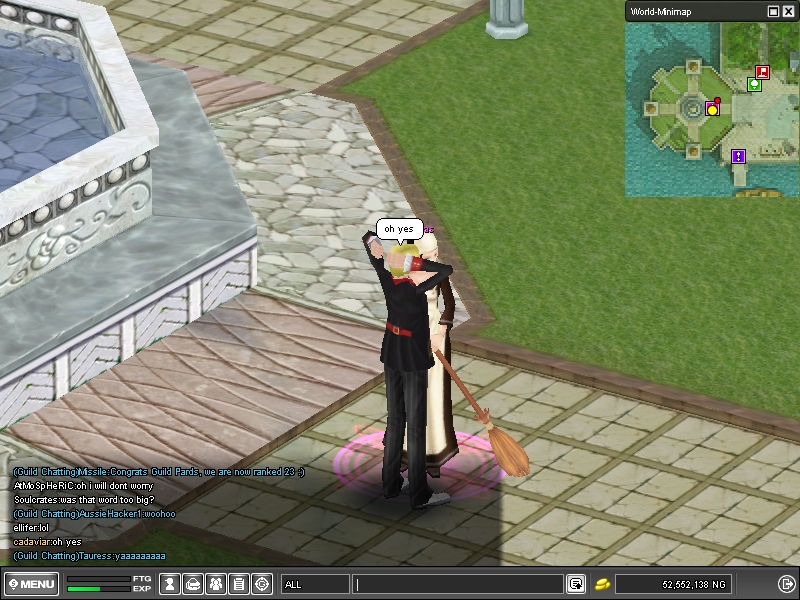Select the red flag marker on minimap
The width and height of the screenshot is (800, 600).
pyautogui.click(x=762, y=72)
